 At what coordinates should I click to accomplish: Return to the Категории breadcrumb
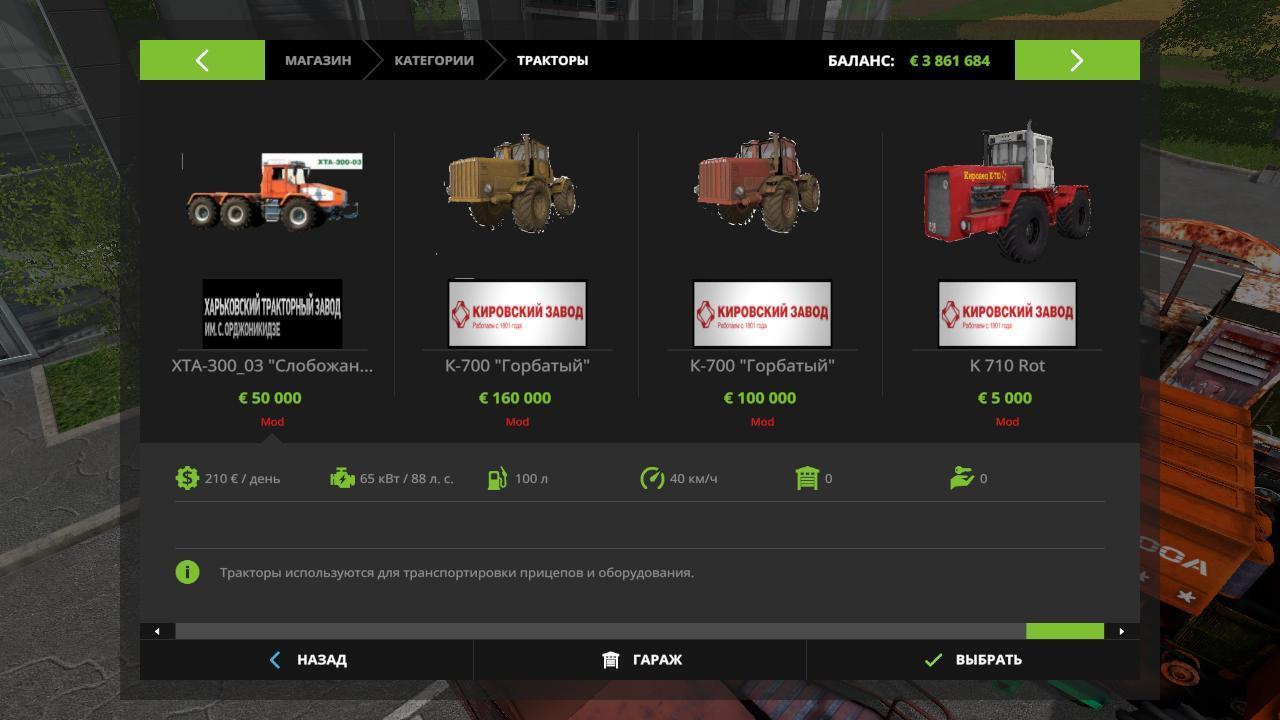click(433, 60)
